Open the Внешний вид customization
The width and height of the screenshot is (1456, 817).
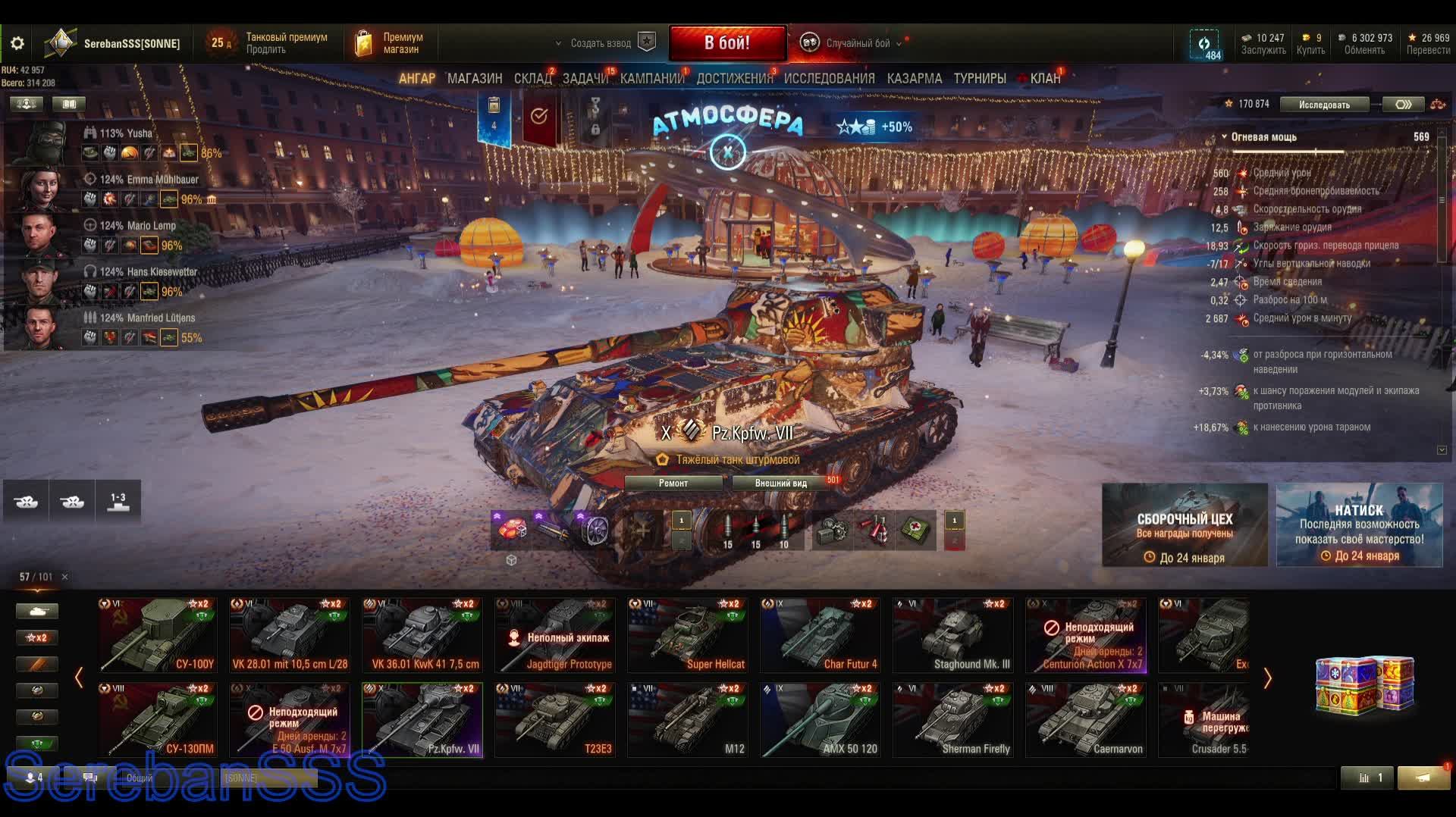coord(780,484)
